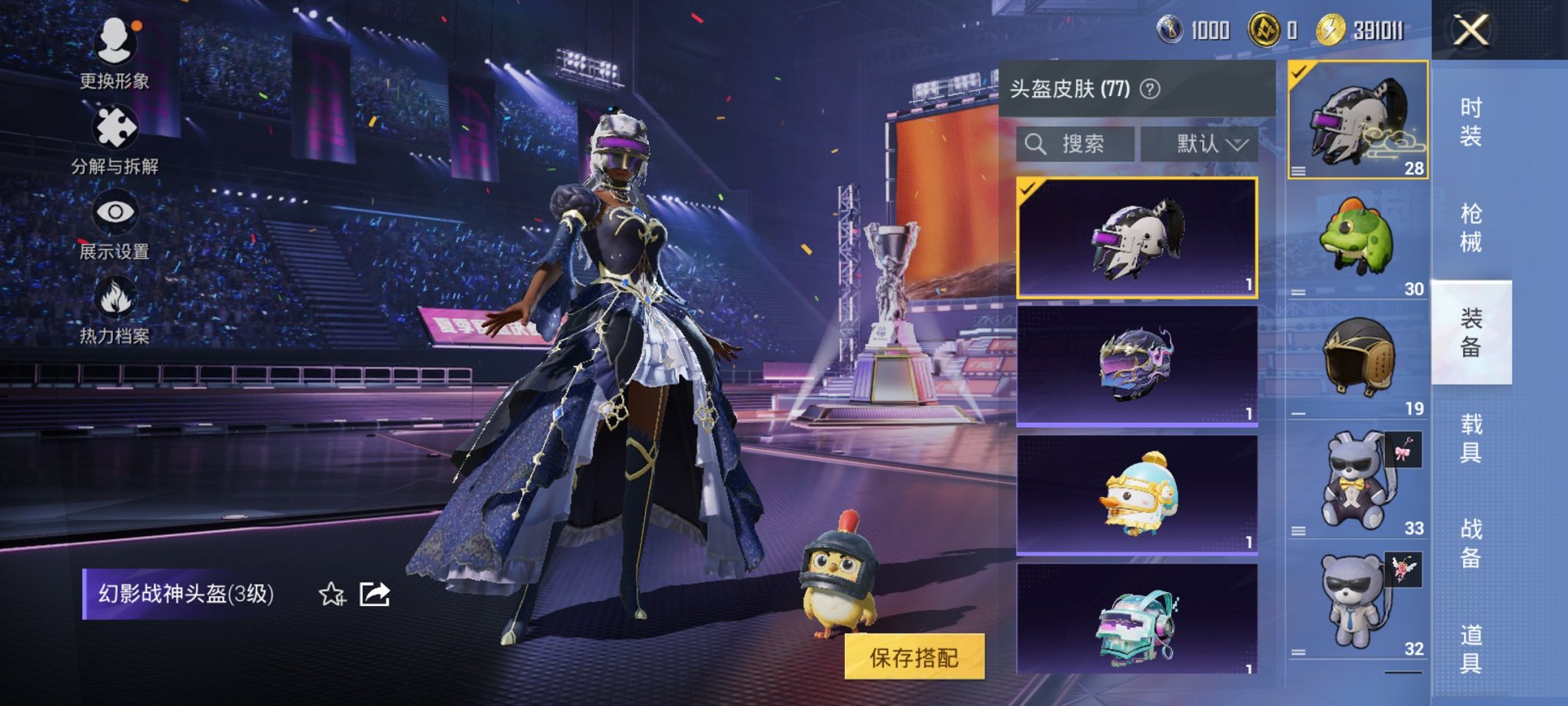Expand the dropdown arrow next to 默认
This screenshot has width=1568, height=706.
(x=1237, y=145)
